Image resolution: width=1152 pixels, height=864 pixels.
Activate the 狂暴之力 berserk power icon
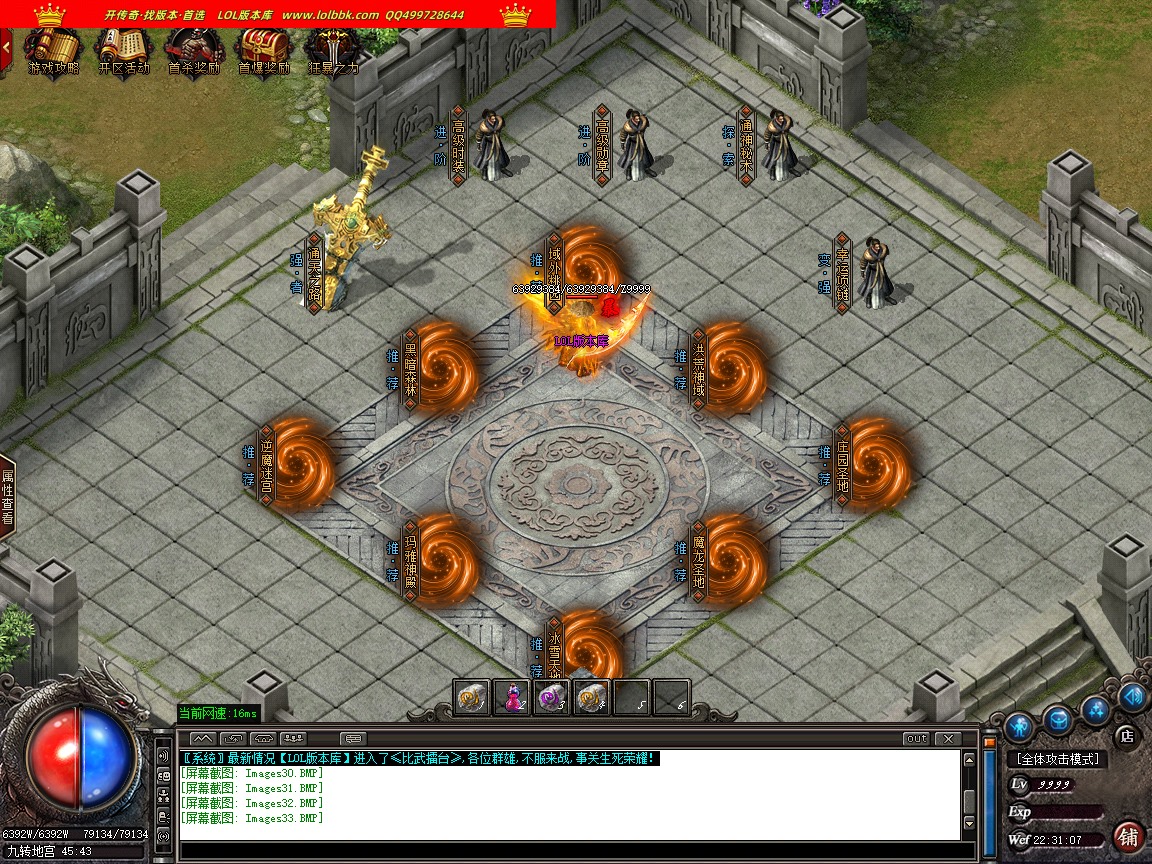coord(332,48)
